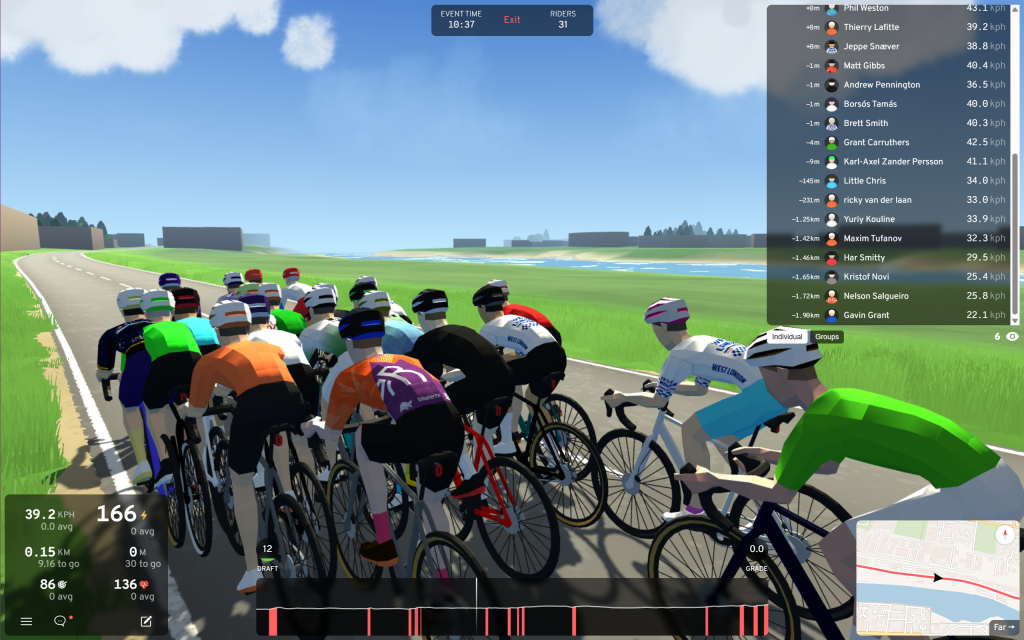Open the hamburger menu
The image size is (1024, 640).
[x=26, y=621]
